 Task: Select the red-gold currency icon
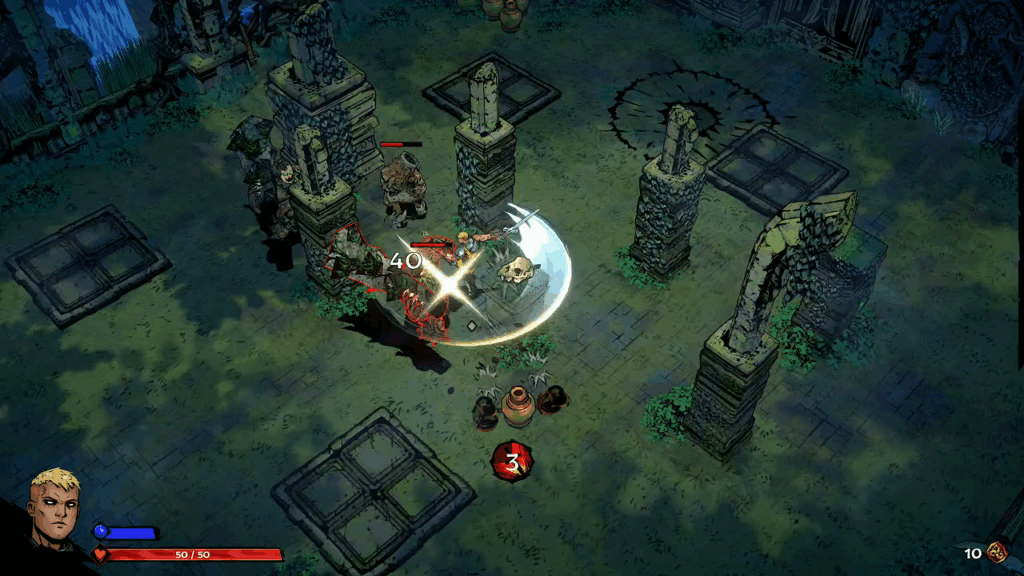point(997,552)
